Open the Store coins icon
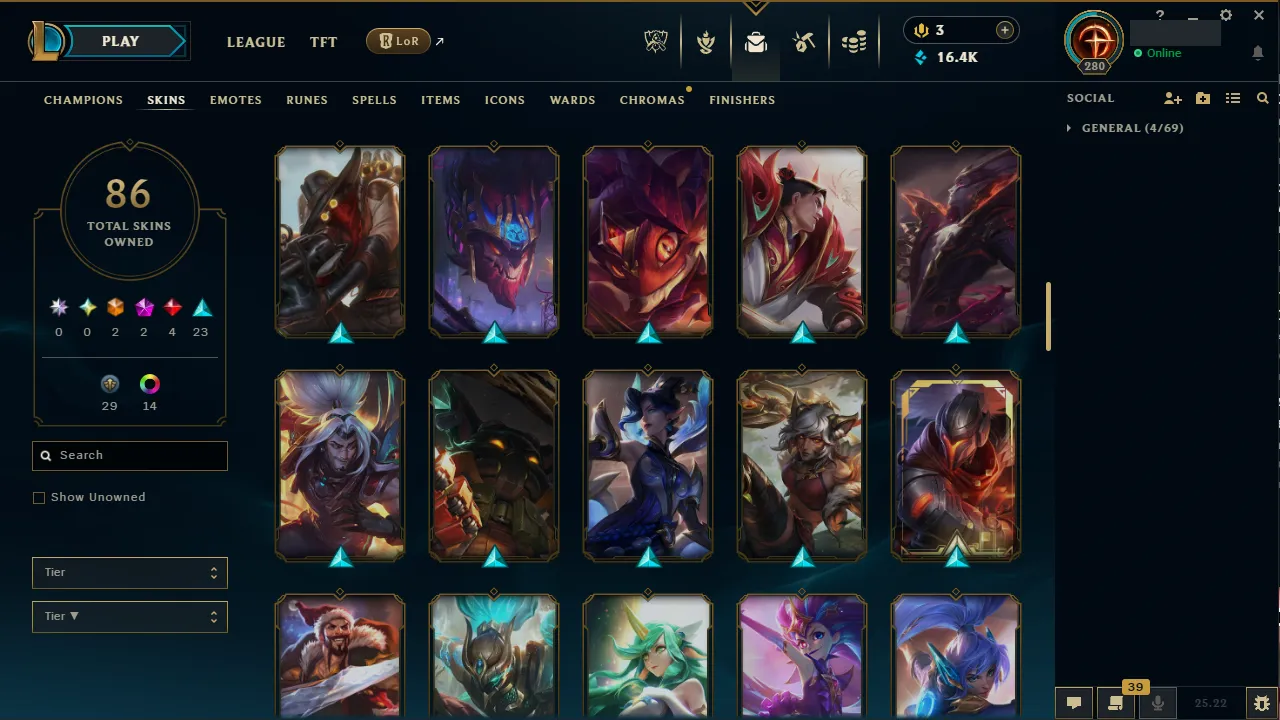1280x720 pixels. [x=855, y=41]
